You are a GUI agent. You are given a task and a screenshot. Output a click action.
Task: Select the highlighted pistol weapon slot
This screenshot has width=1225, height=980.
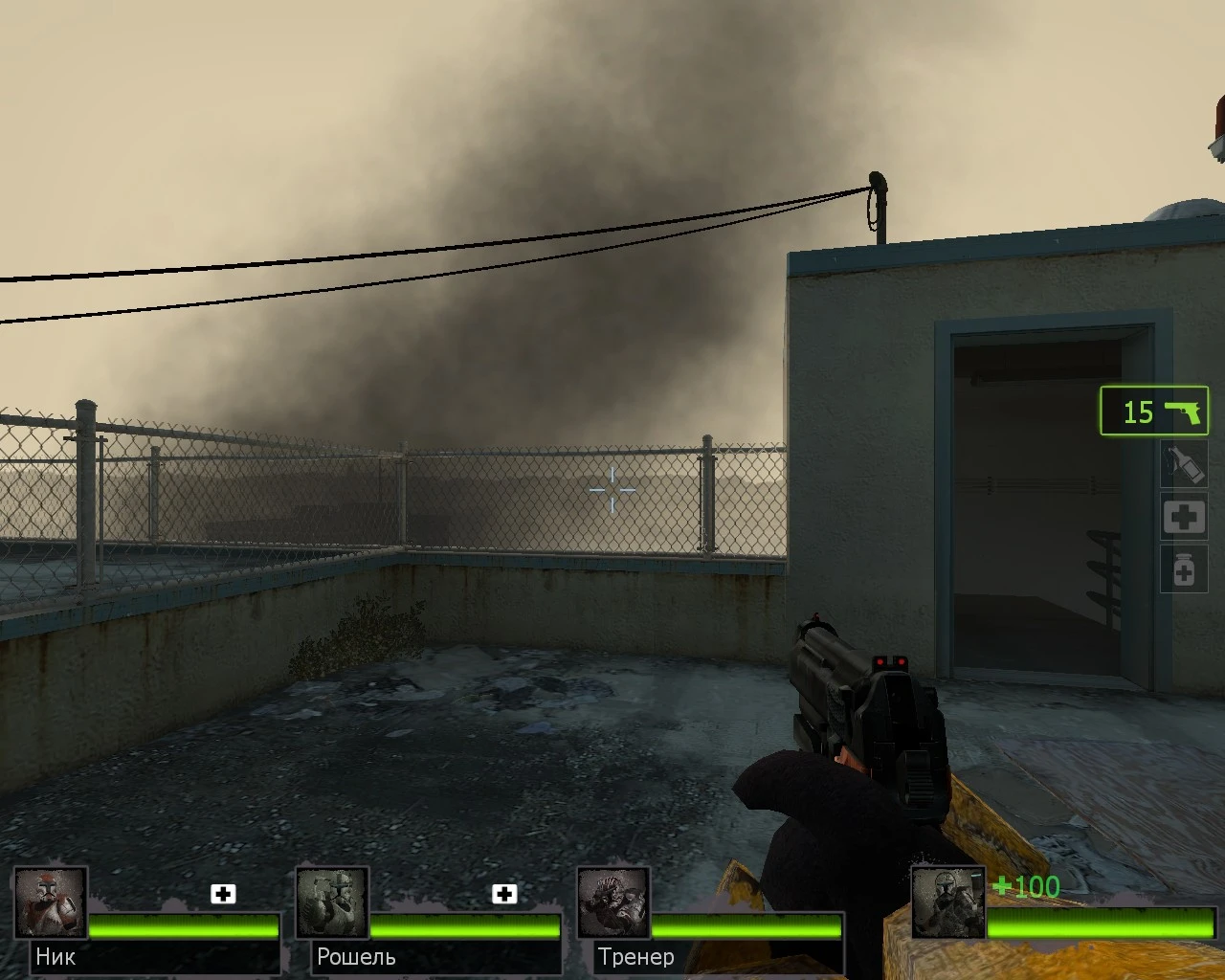(1153, 411)
